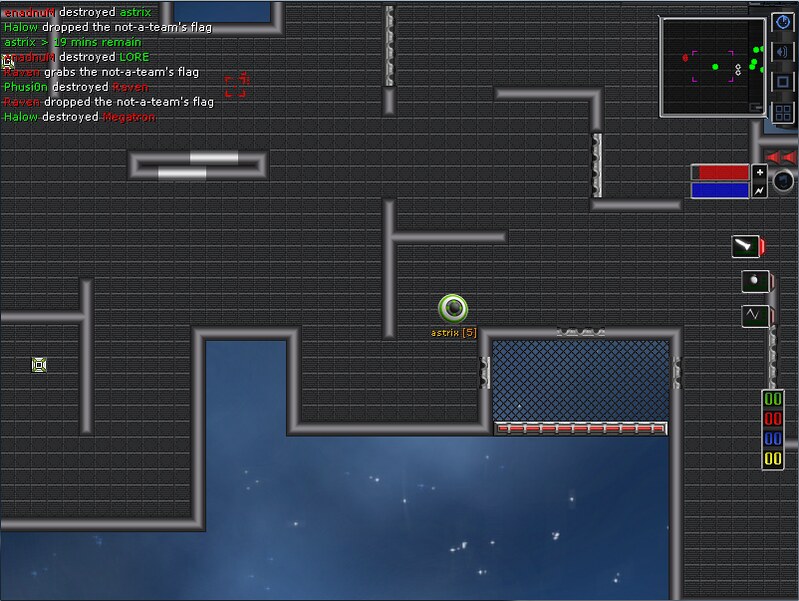Click the four-square grid icon
The image size is (799, 601).
(x=783, y=112)
